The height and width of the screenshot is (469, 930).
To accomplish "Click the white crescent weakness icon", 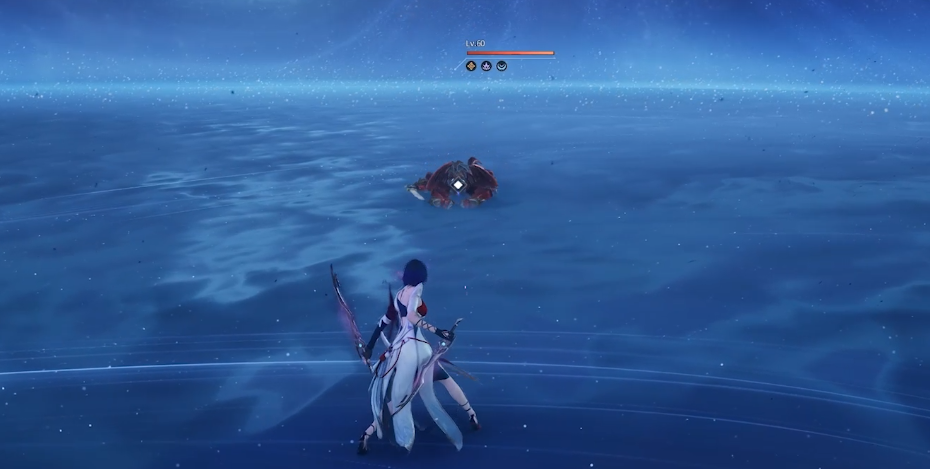I will click(501, 66).
